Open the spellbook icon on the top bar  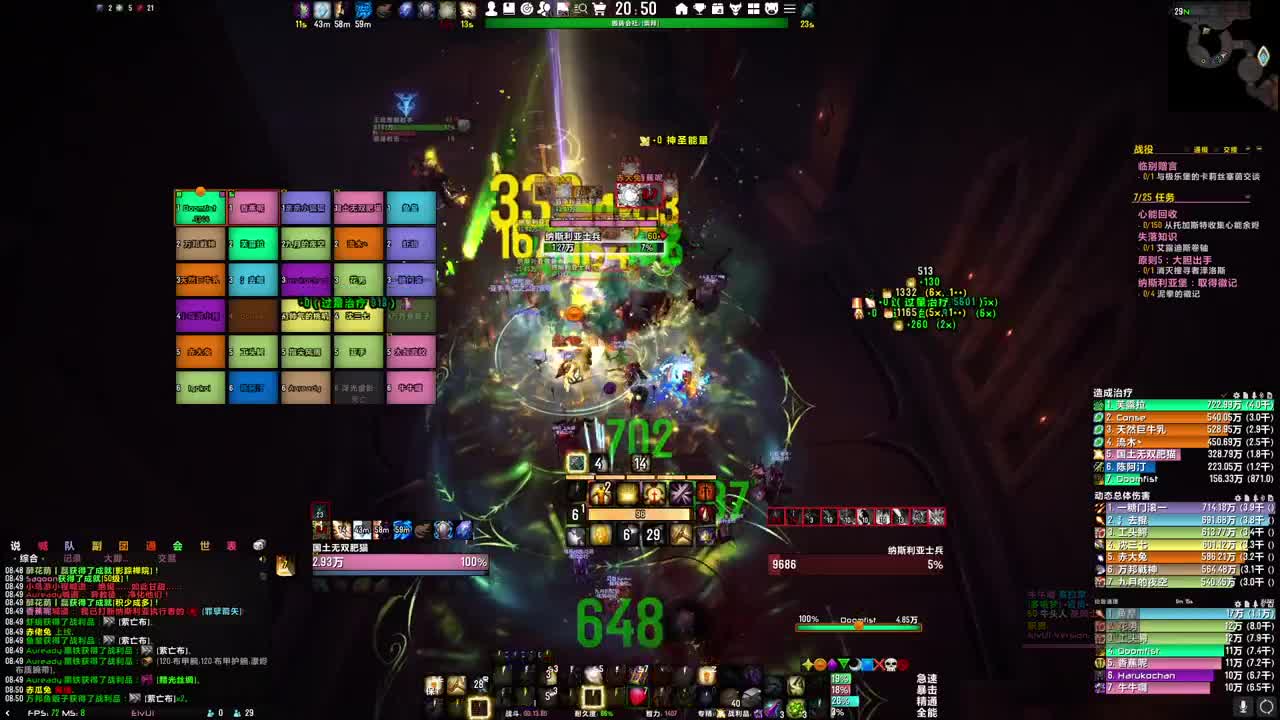(509, 8)
